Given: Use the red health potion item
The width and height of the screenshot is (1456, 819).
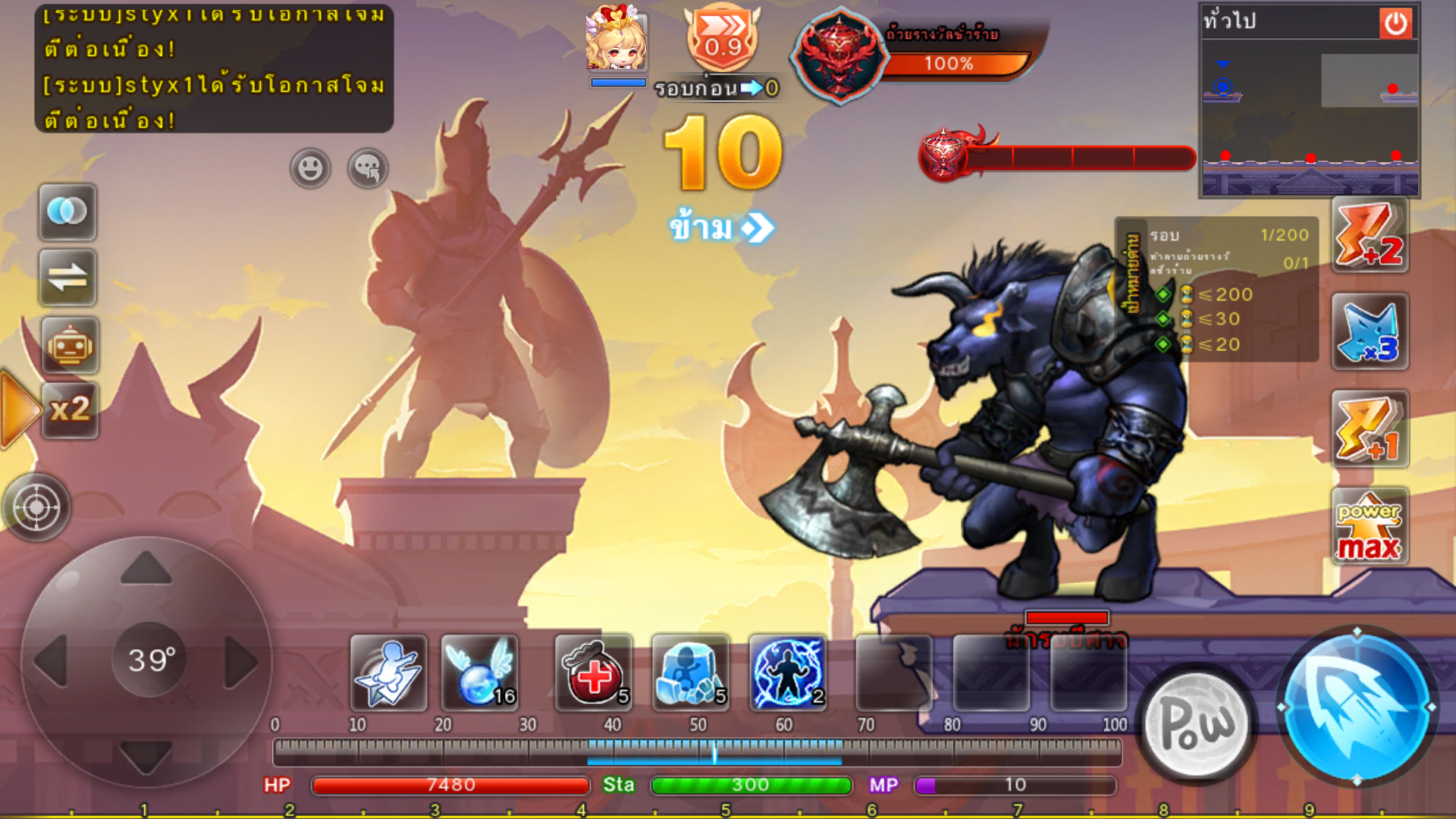Looking at the screenshot, I should (x=593, y=673).
